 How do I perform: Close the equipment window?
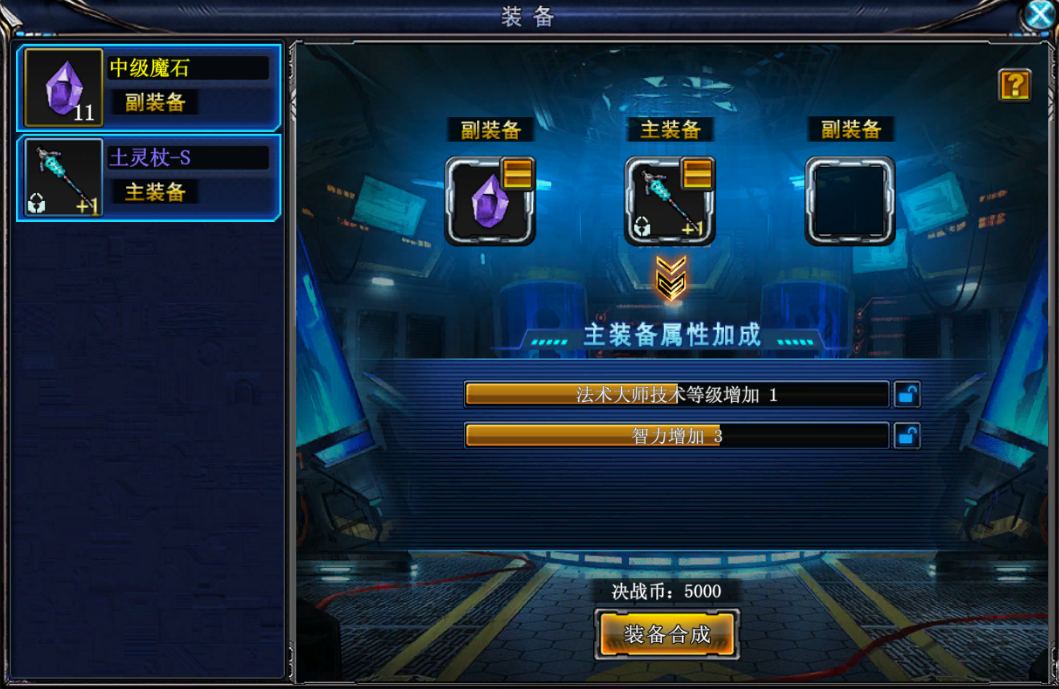click(x=1040, y=15)
